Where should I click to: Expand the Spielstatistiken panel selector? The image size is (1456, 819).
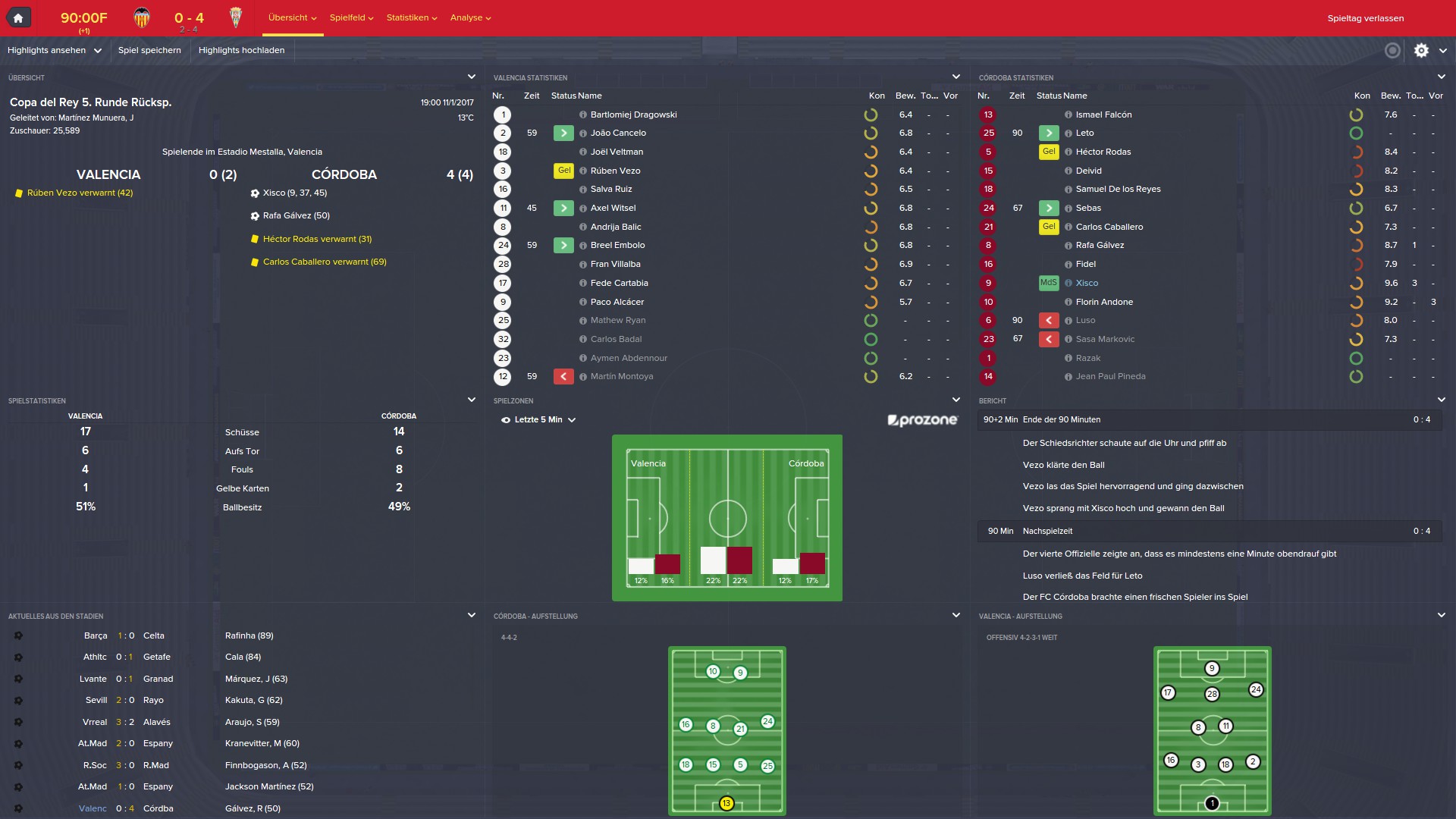[471, 400]
